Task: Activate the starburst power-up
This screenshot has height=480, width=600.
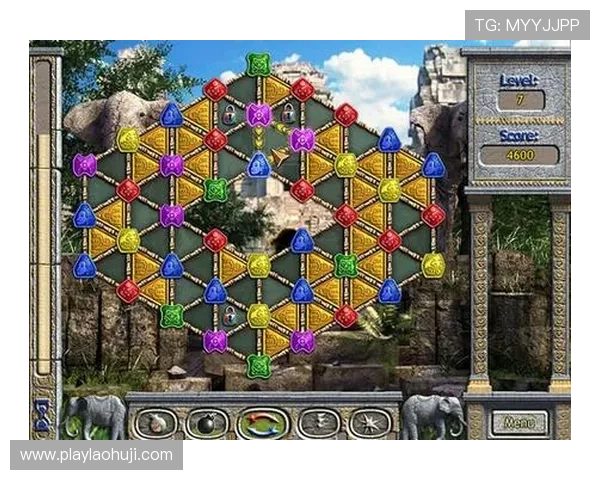Action: [x=369, y=423]
